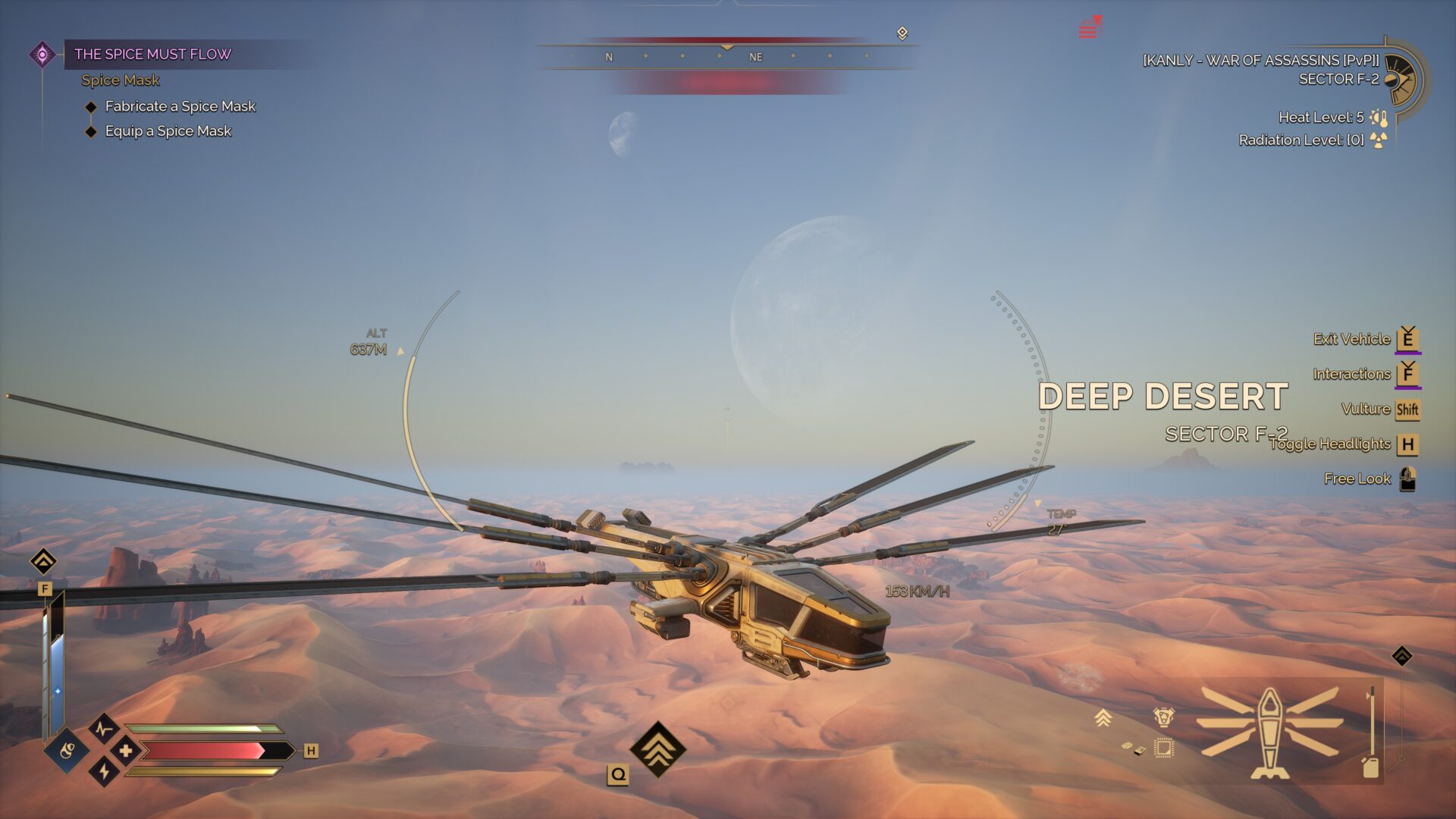Activate the Vulture chevron ability diamond

click(657, 748)
